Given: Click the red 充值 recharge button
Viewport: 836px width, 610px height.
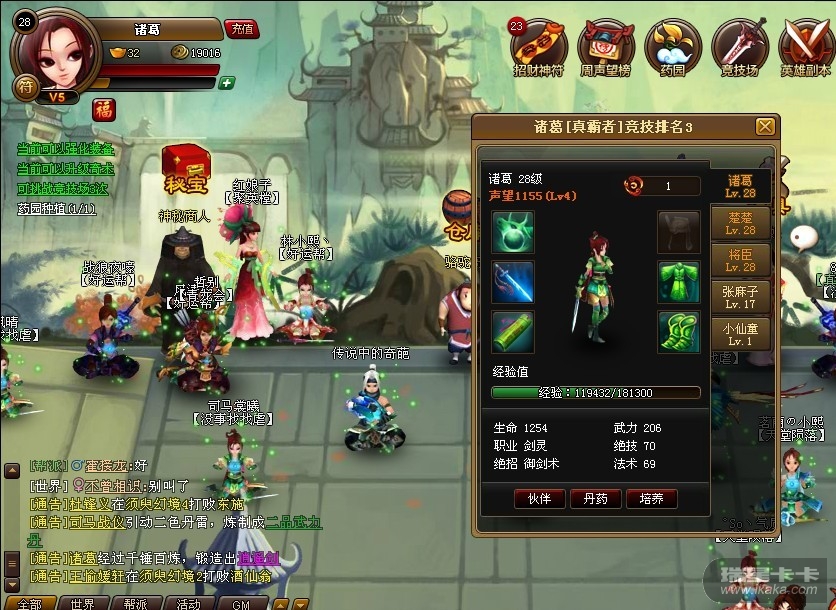Looking at the screenshot, I should tap(240, 29).
